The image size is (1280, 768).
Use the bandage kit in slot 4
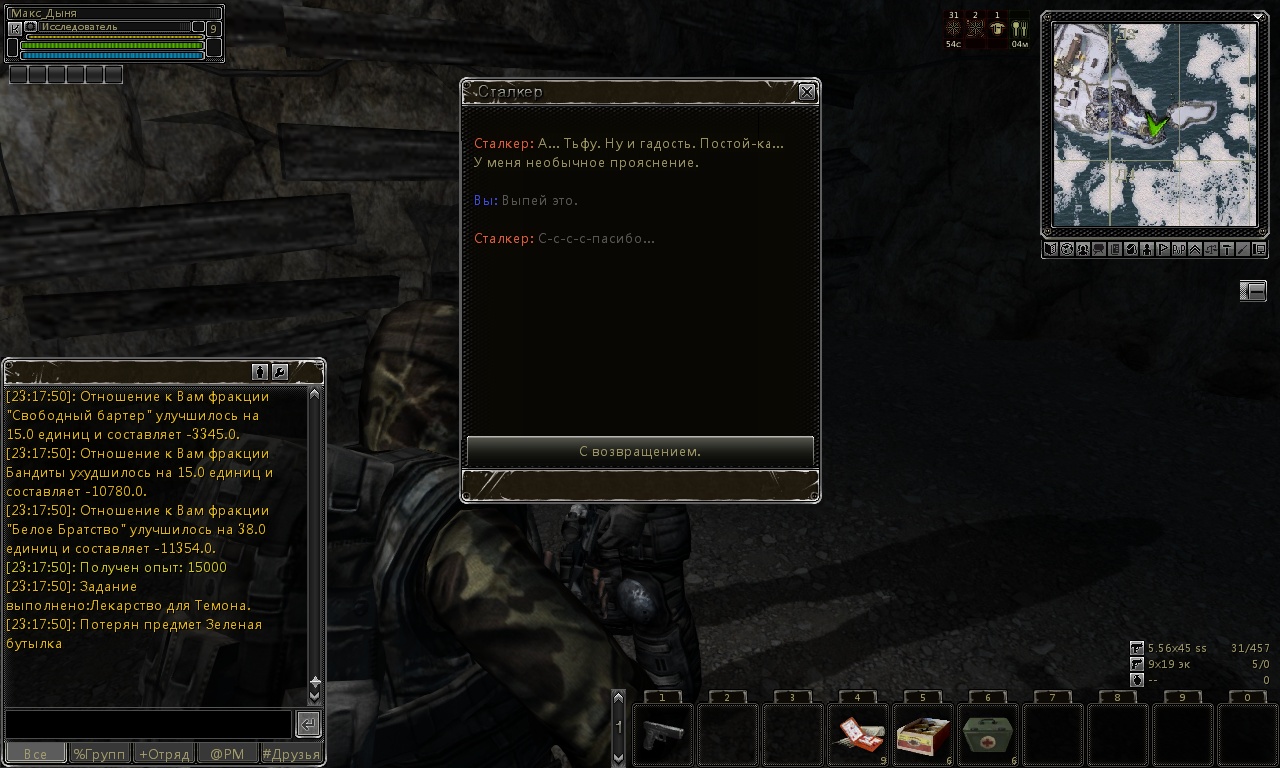pyautogui.click(x=857, y=734)
